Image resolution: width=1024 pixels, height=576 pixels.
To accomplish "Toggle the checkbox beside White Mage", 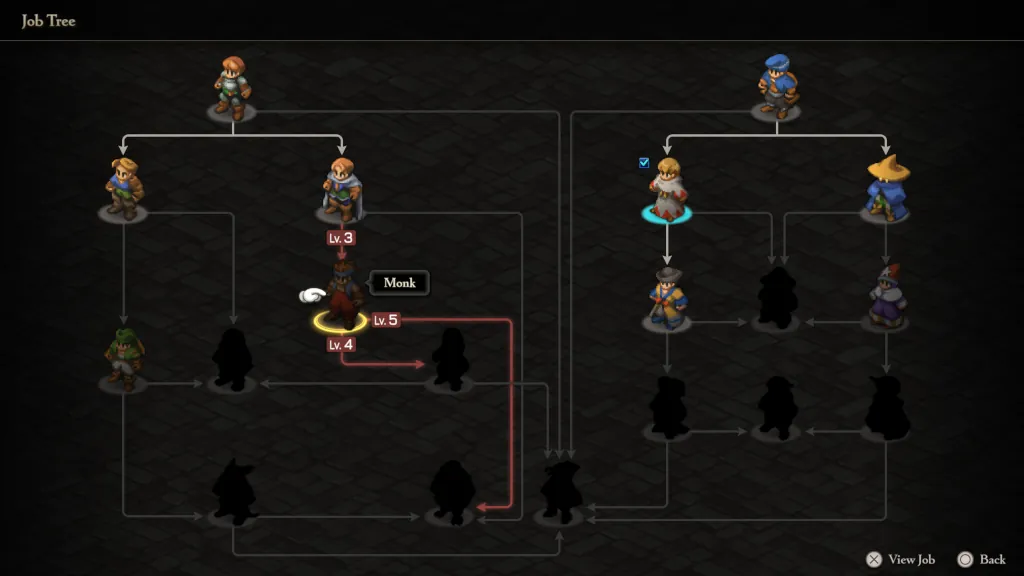I will [x=644, y=162].
